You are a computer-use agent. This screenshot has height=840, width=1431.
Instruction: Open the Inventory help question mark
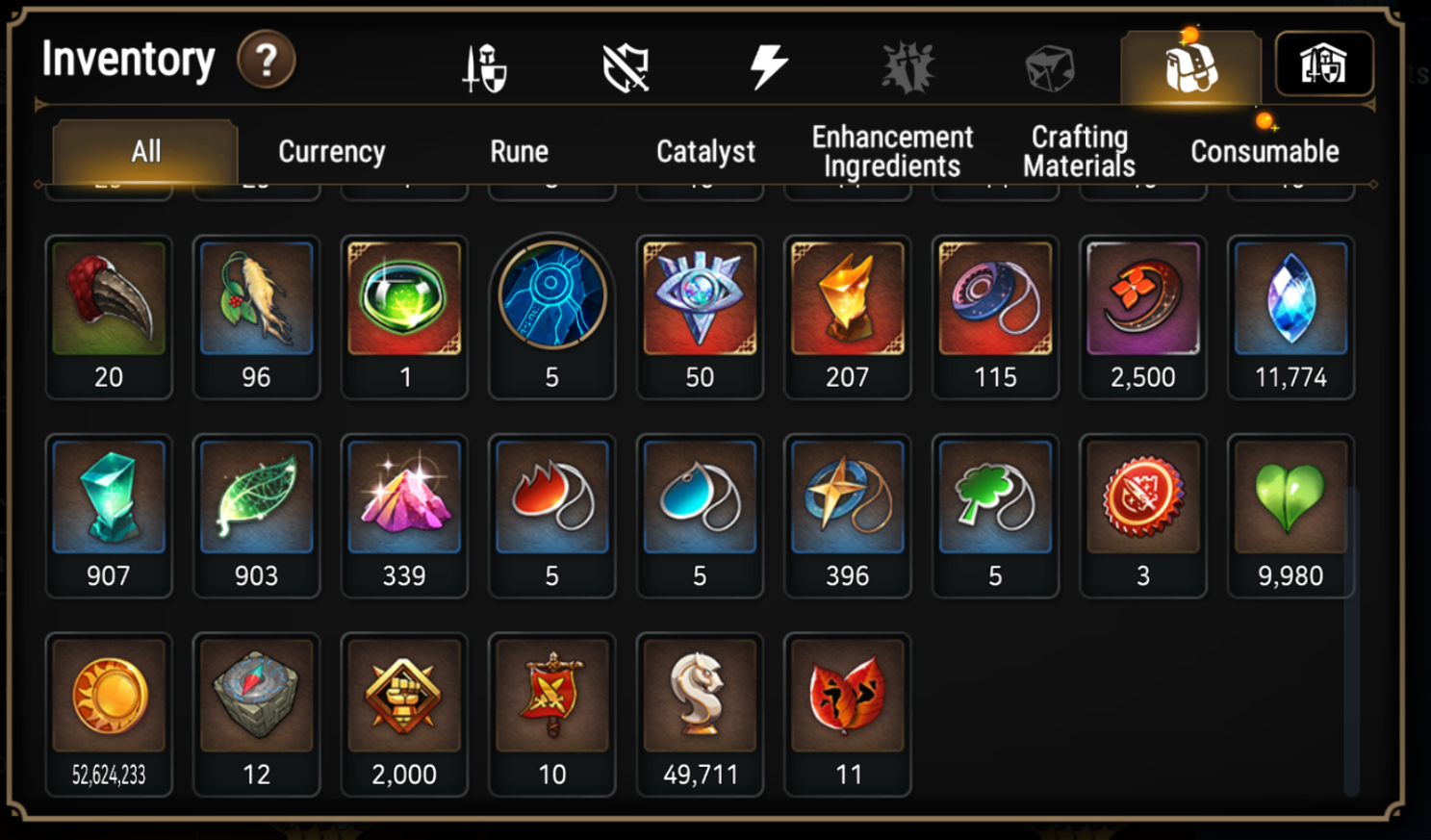tap(267, 60)
